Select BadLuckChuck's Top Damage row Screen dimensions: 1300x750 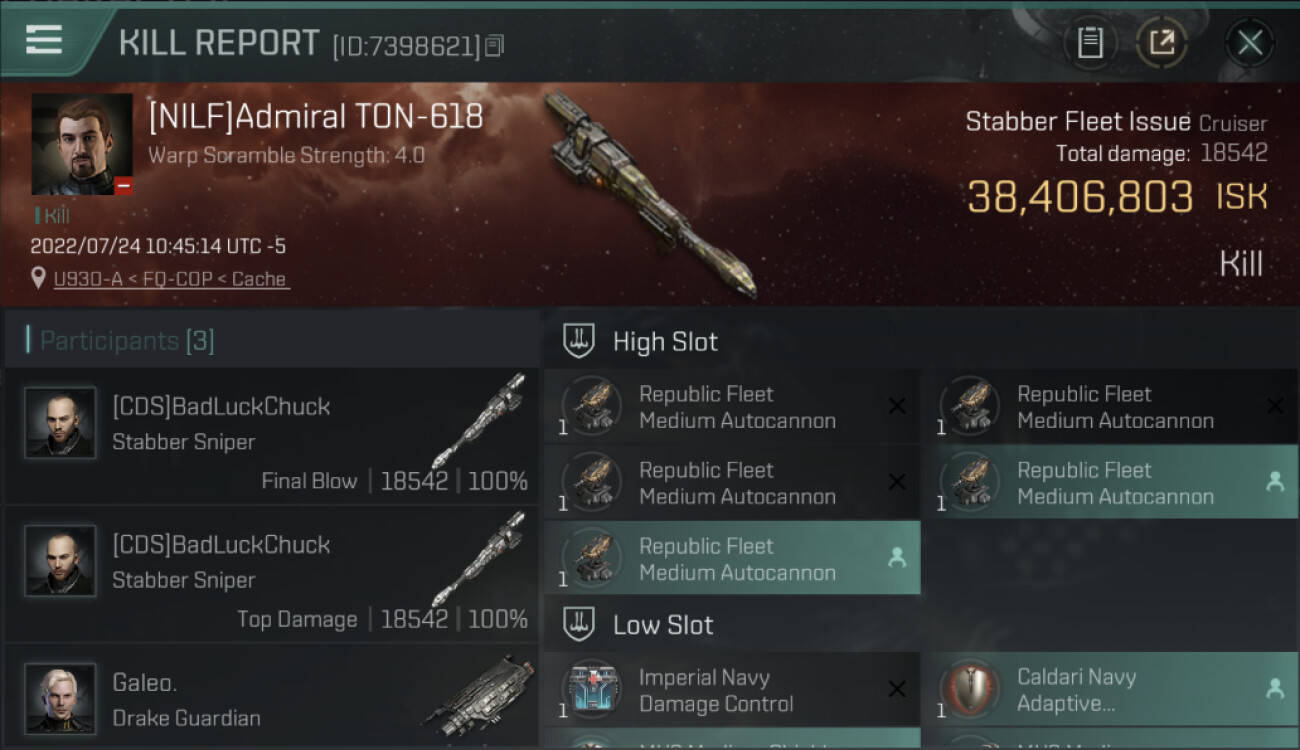coord(272,574)
